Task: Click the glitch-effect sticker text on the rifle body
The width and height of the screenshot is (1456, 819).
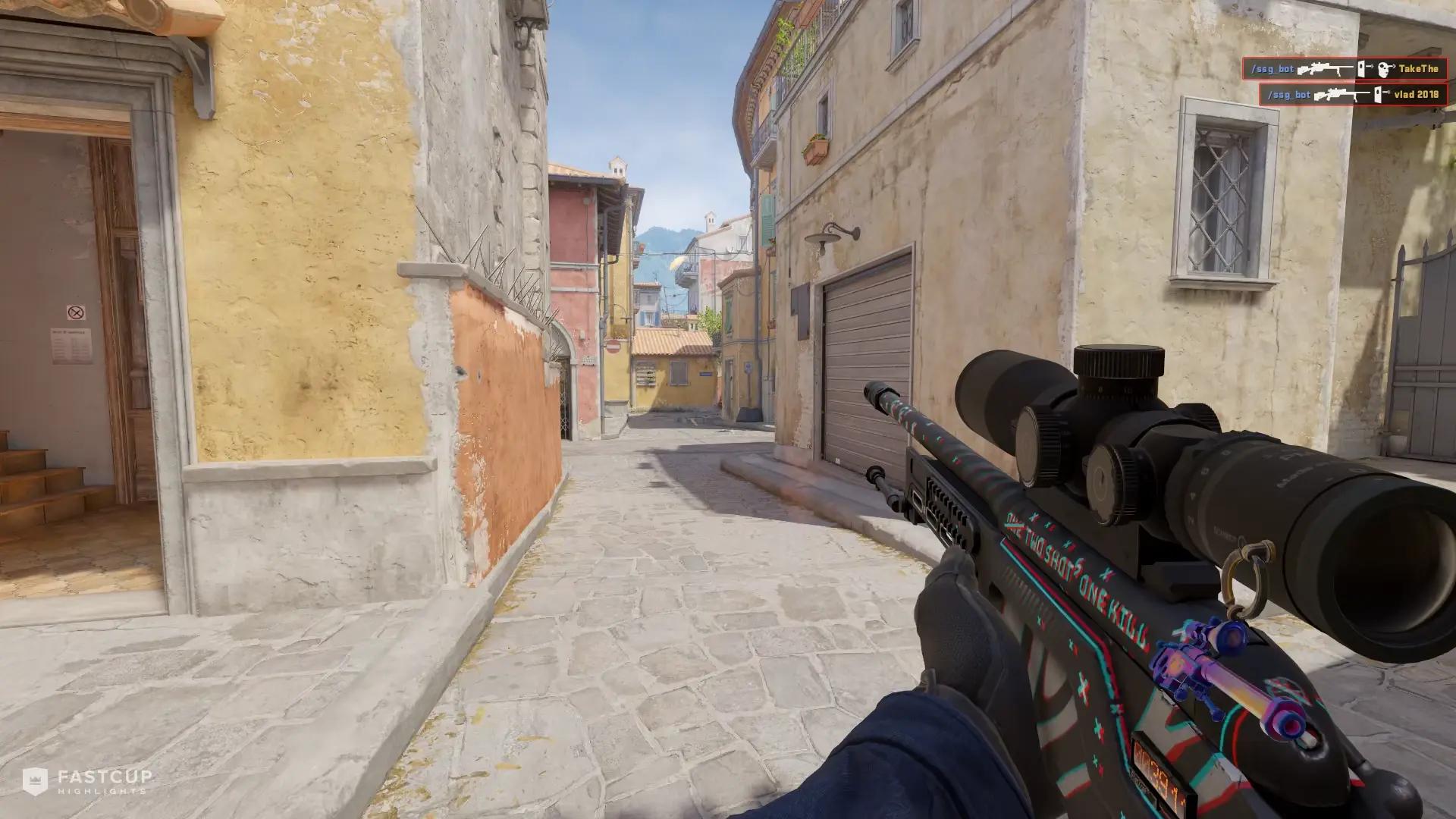Action: point(1069,569)
